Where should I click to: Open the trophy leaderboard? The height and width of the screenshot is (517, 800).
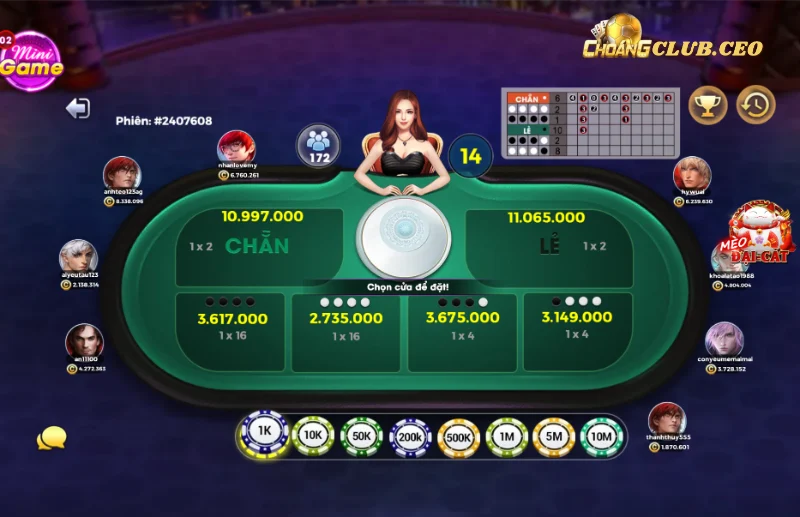pos(708,105)
